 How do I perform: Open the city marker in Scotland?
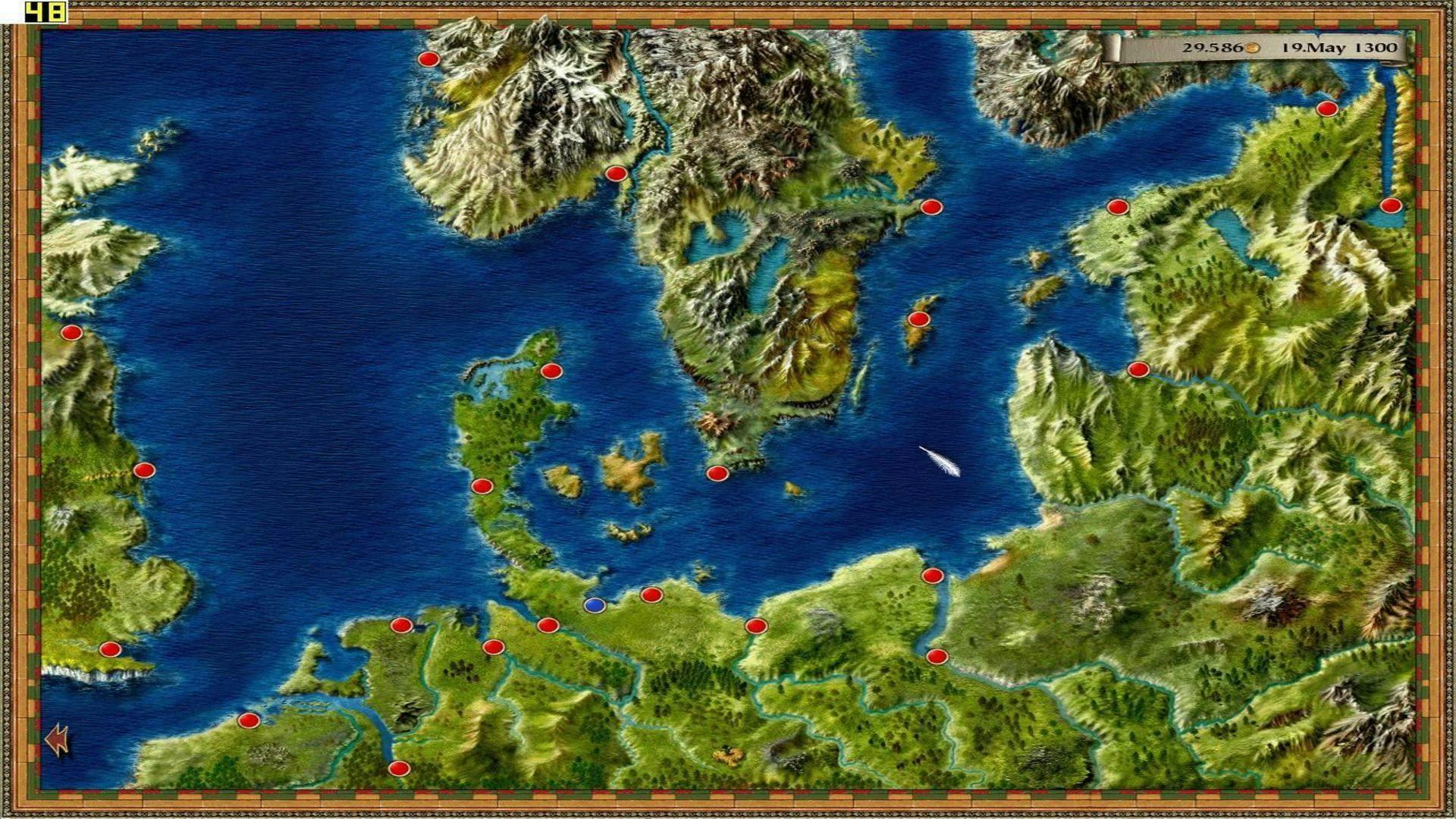[x=73, y=331]
